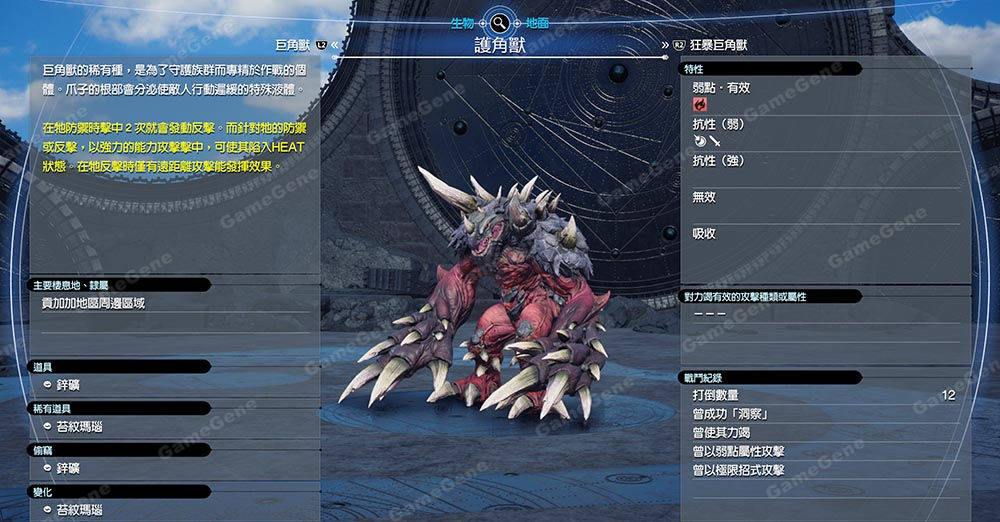The width and height of the screenshot is (1000, 522).
Task: Select 苔紋瑪瑙 under the 稀有道具 section
Action: tap(78, 427)
